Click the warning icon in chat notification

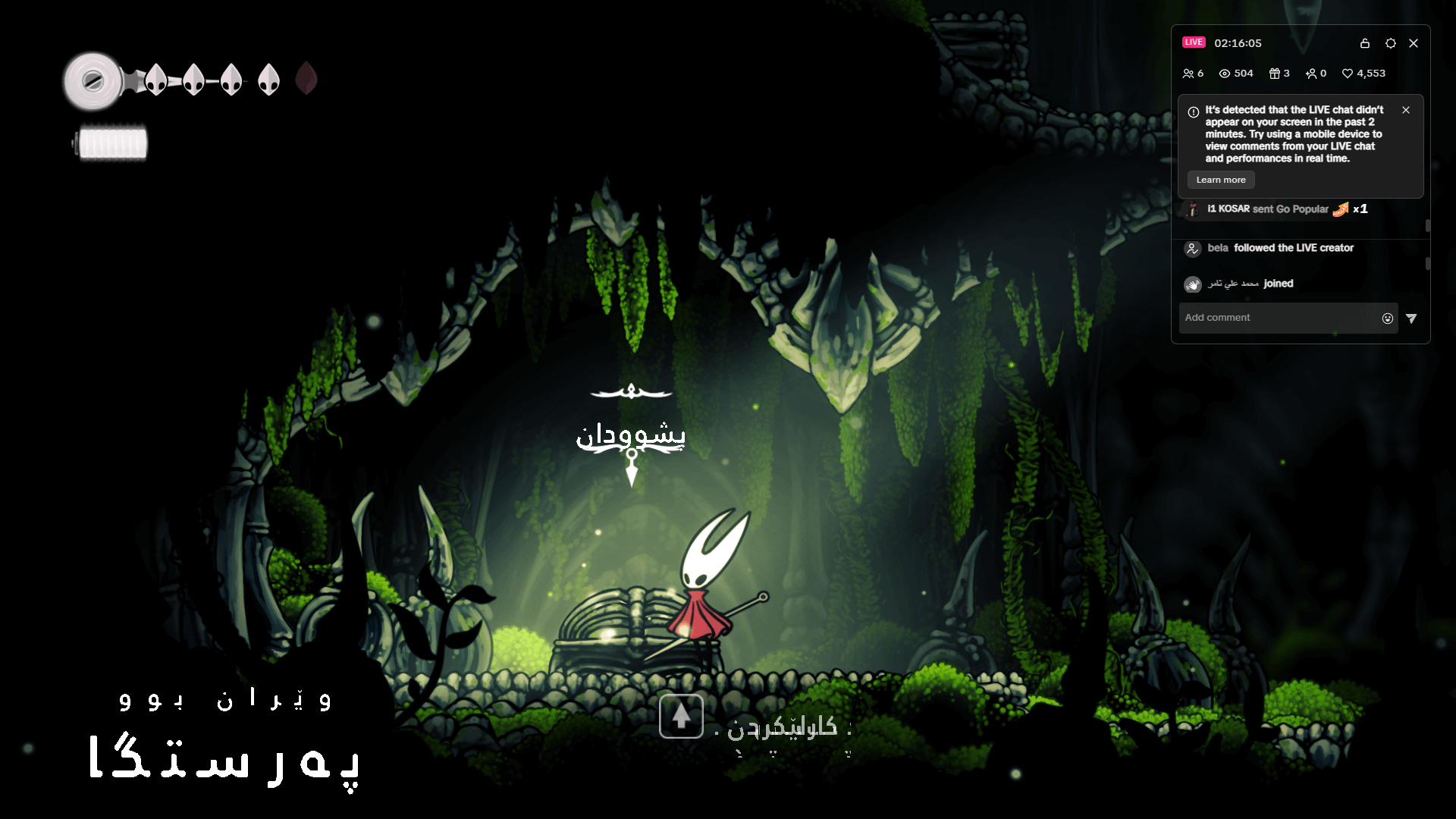point(1194,110)
